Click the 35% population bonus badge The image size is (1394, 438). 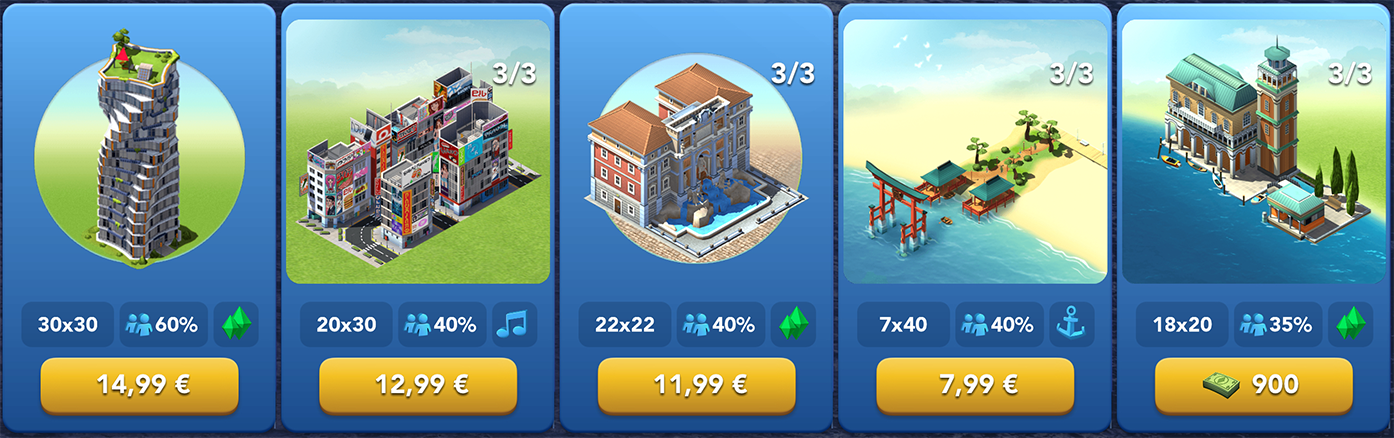1278,325
